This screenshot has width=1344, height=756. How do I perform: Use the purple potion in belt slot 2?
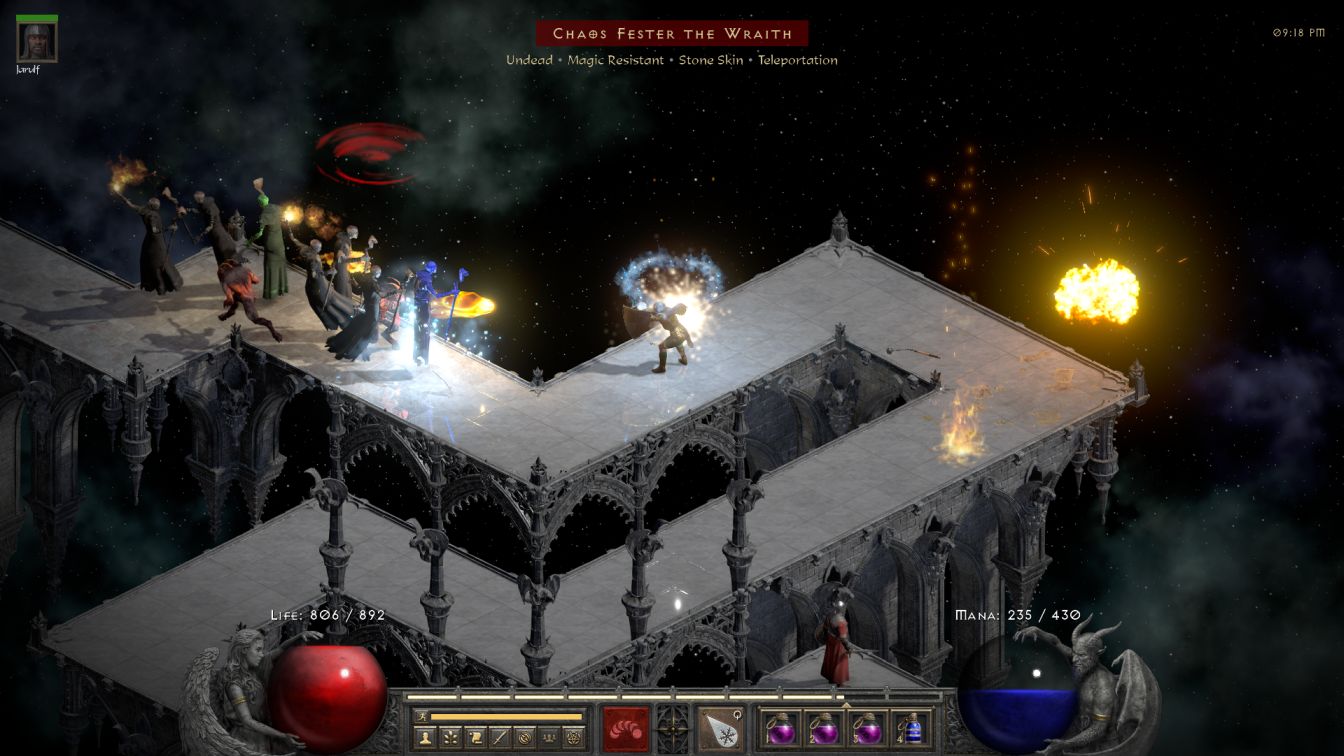(x=824, y=728)
